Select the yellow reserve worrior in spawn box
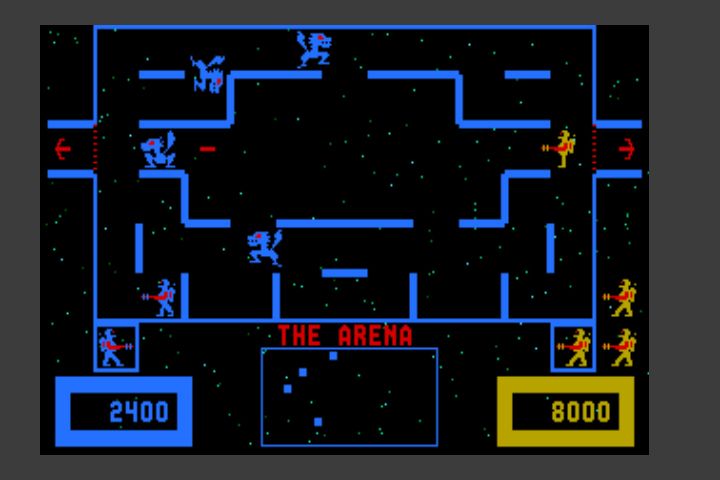This screenshot has height=480, width=720. click(575, 347)
